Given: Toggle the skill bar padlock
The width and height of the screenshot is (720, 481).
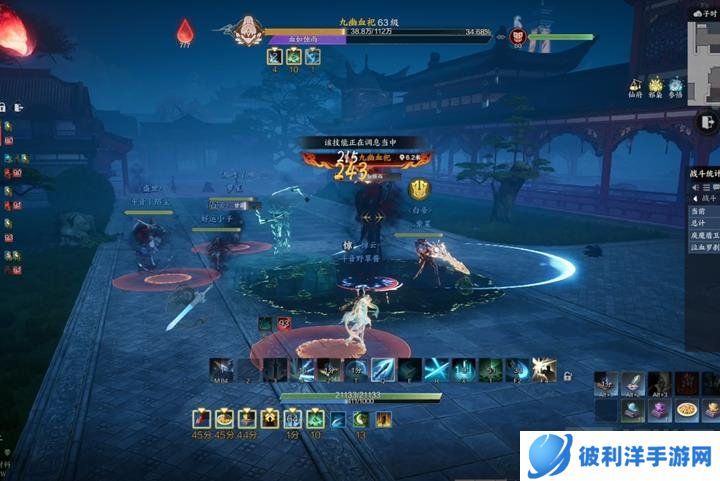Looking at the screenshot, I should (566, 375).
